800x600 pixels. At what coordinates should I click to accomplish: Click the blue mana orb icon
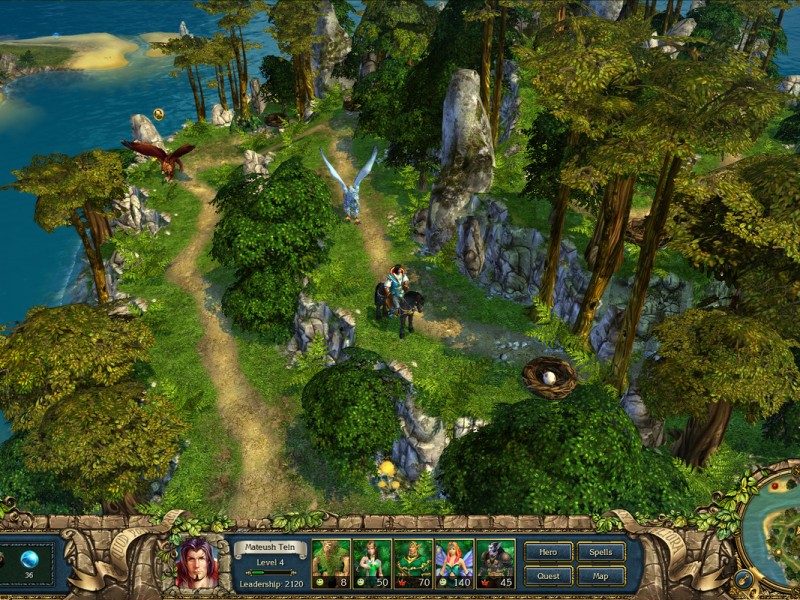pos(29,559)
